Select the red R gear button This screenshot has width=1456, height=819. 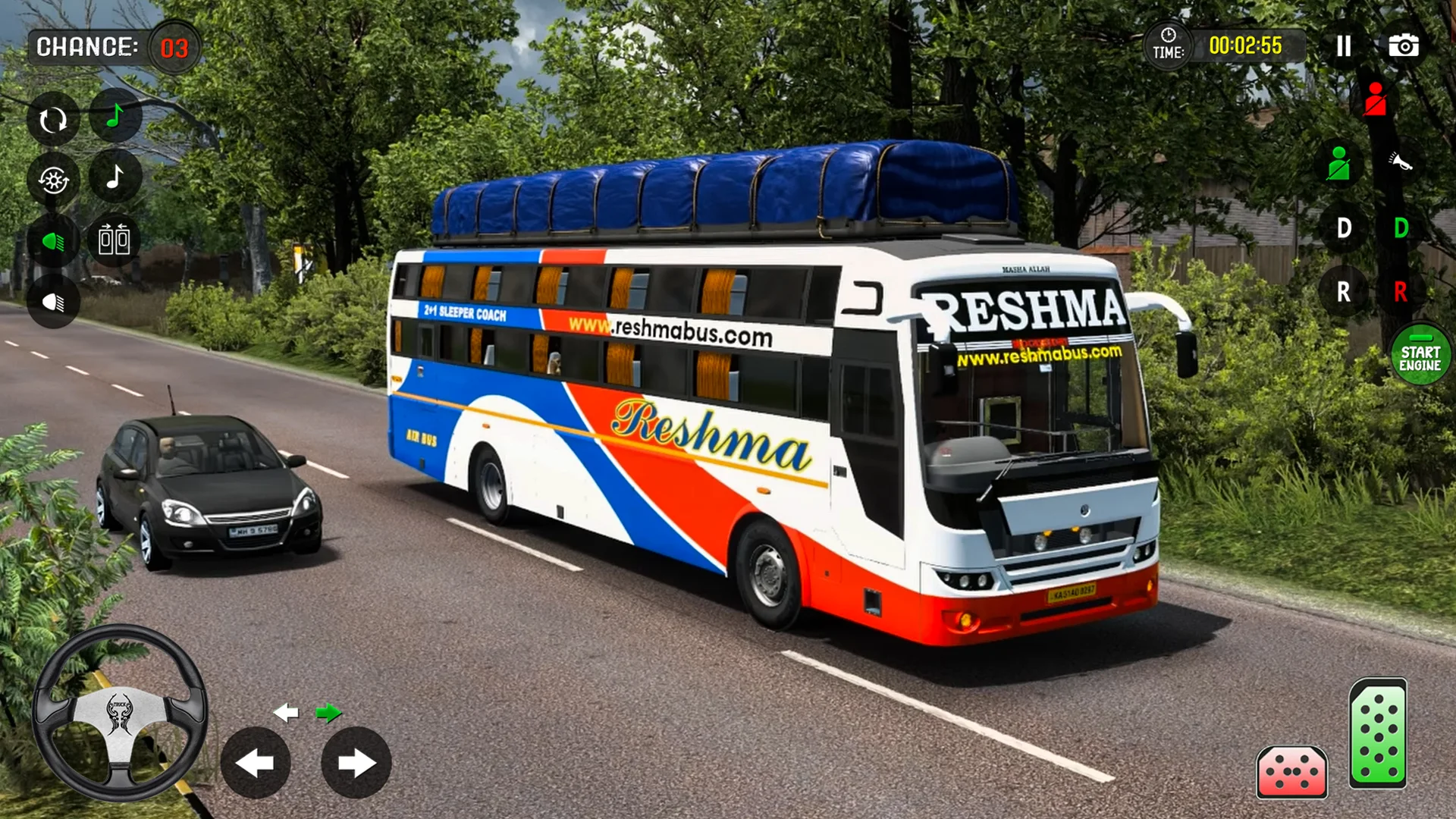click(1401, 291)
